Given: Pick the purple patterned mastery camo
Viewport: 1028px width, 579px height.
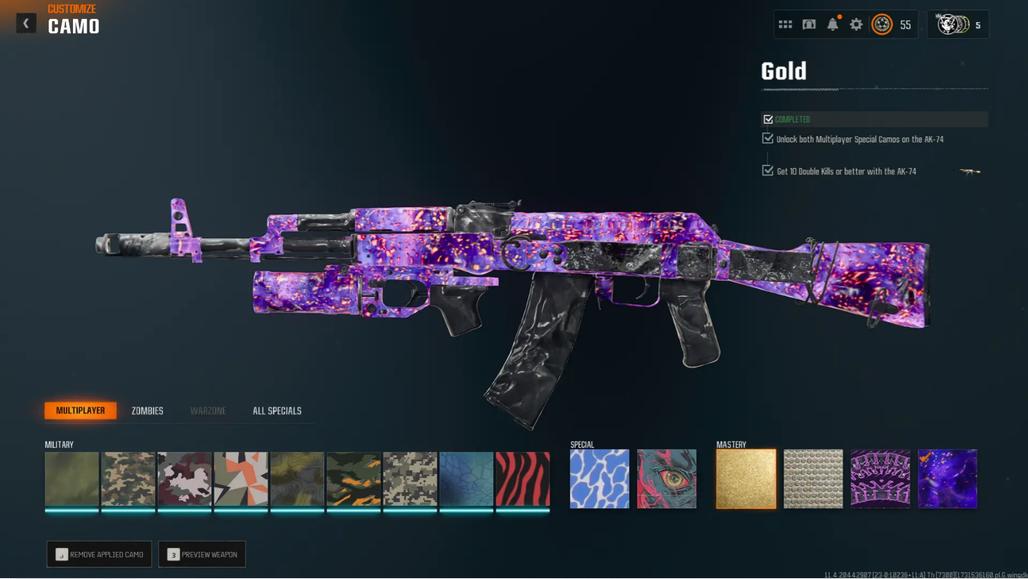Looking at the screenshot, I should pos(880,478).
